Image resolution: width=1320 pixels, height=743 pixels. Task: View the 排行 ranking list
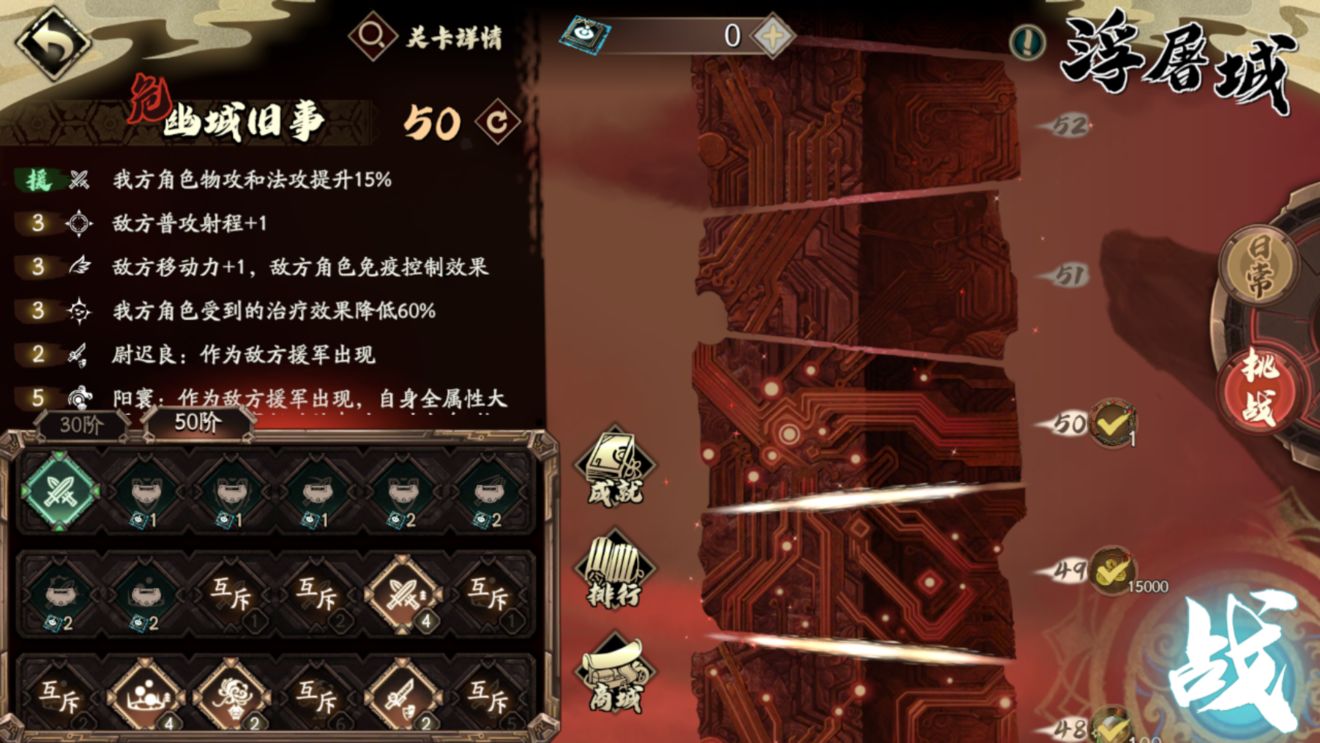(x=614, y=571)
